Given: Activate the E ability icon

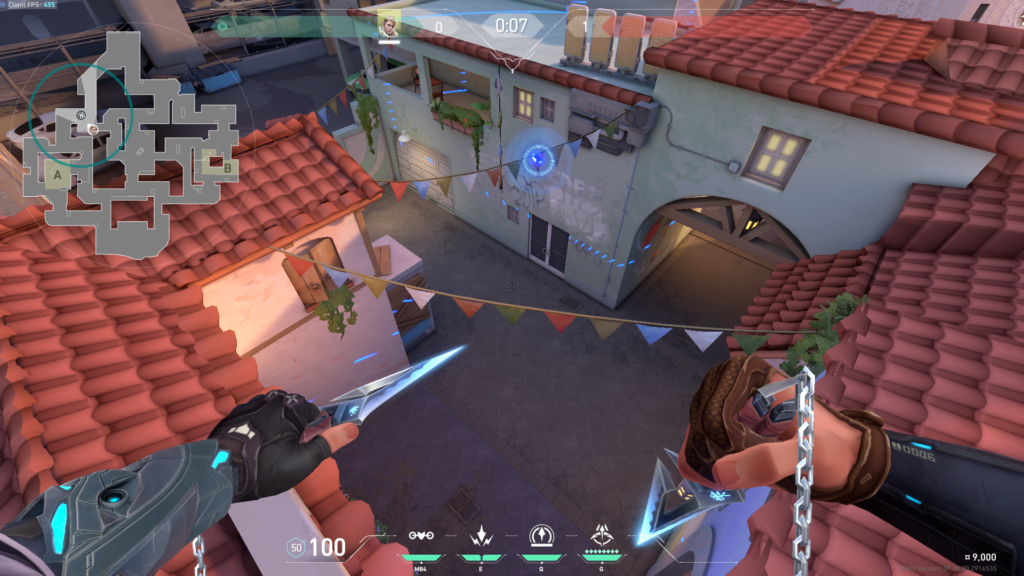Looking at the screenshot, I should coord(479,537).
